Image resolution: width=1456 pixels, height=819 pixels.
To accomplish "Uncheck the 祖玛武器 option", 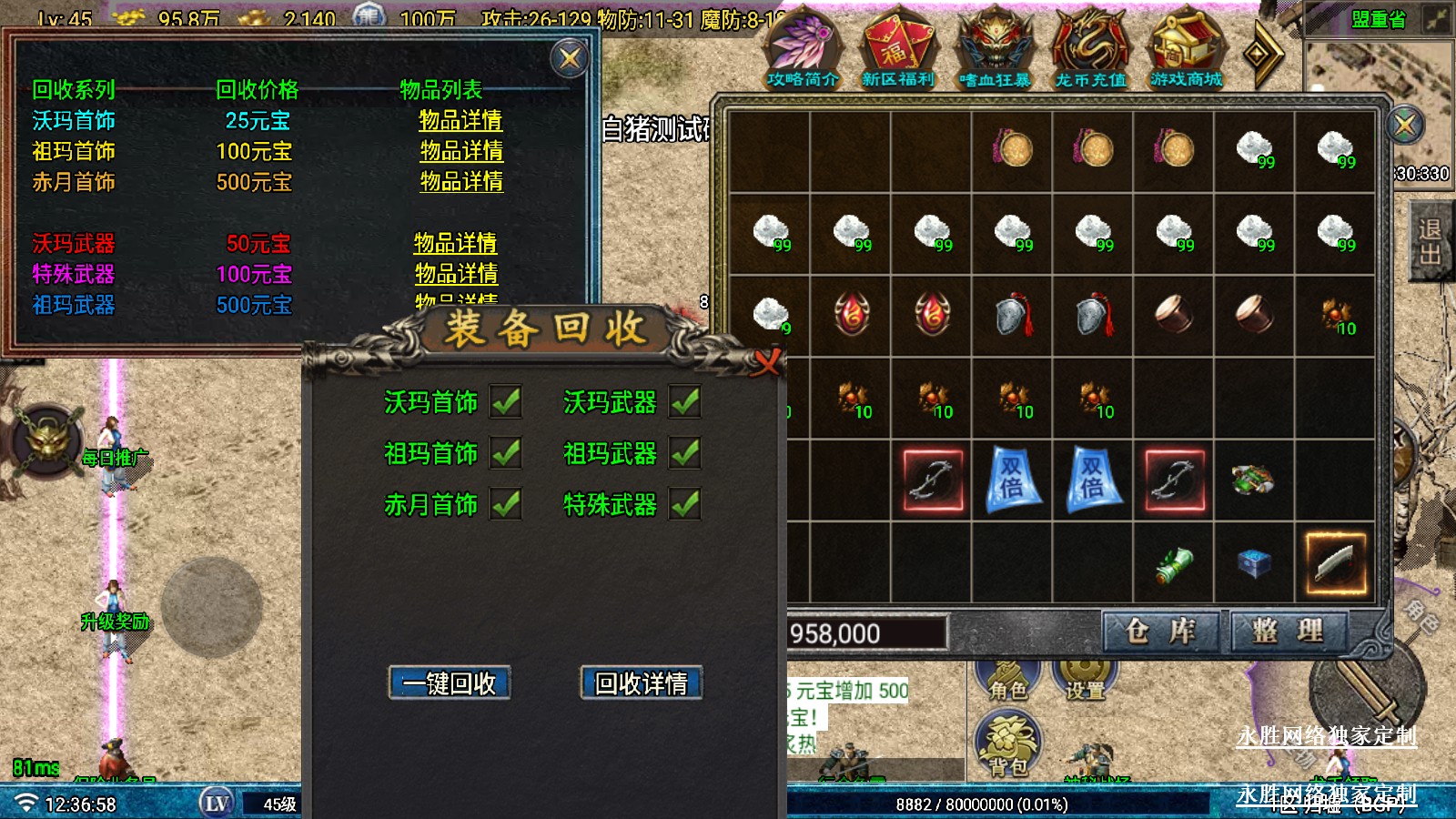I will (x=684, y=452).
